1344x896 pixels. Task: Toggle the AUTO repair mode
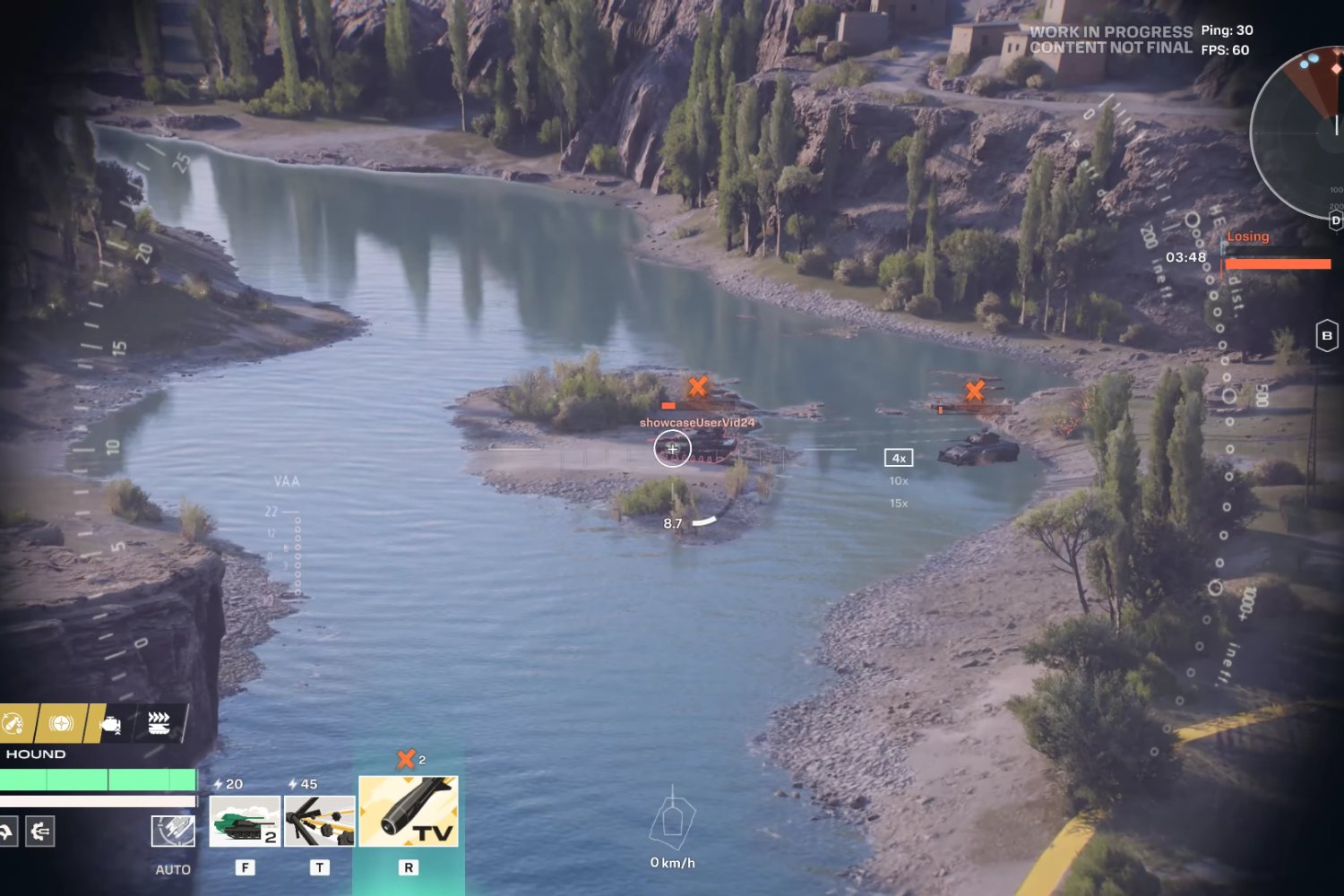tap(173, 830)
